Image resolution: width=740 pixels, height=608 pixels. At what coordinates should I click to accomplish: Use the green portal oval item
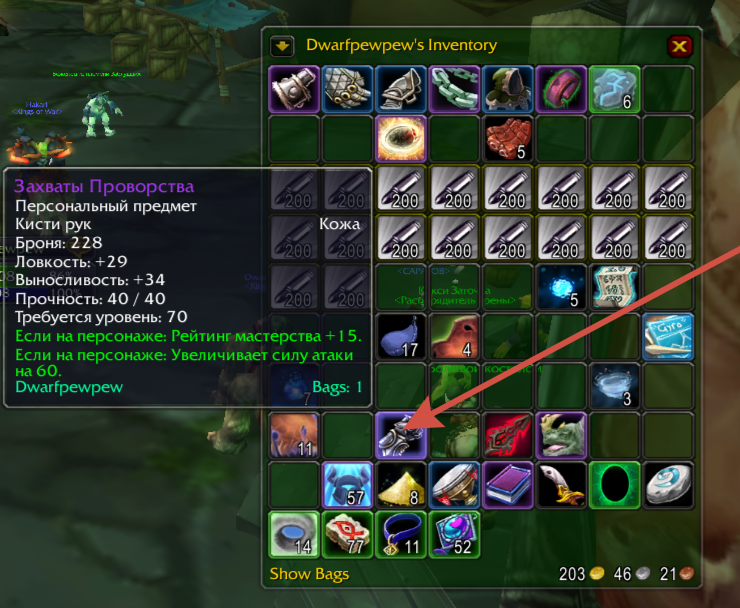click(x=615, y=485)
